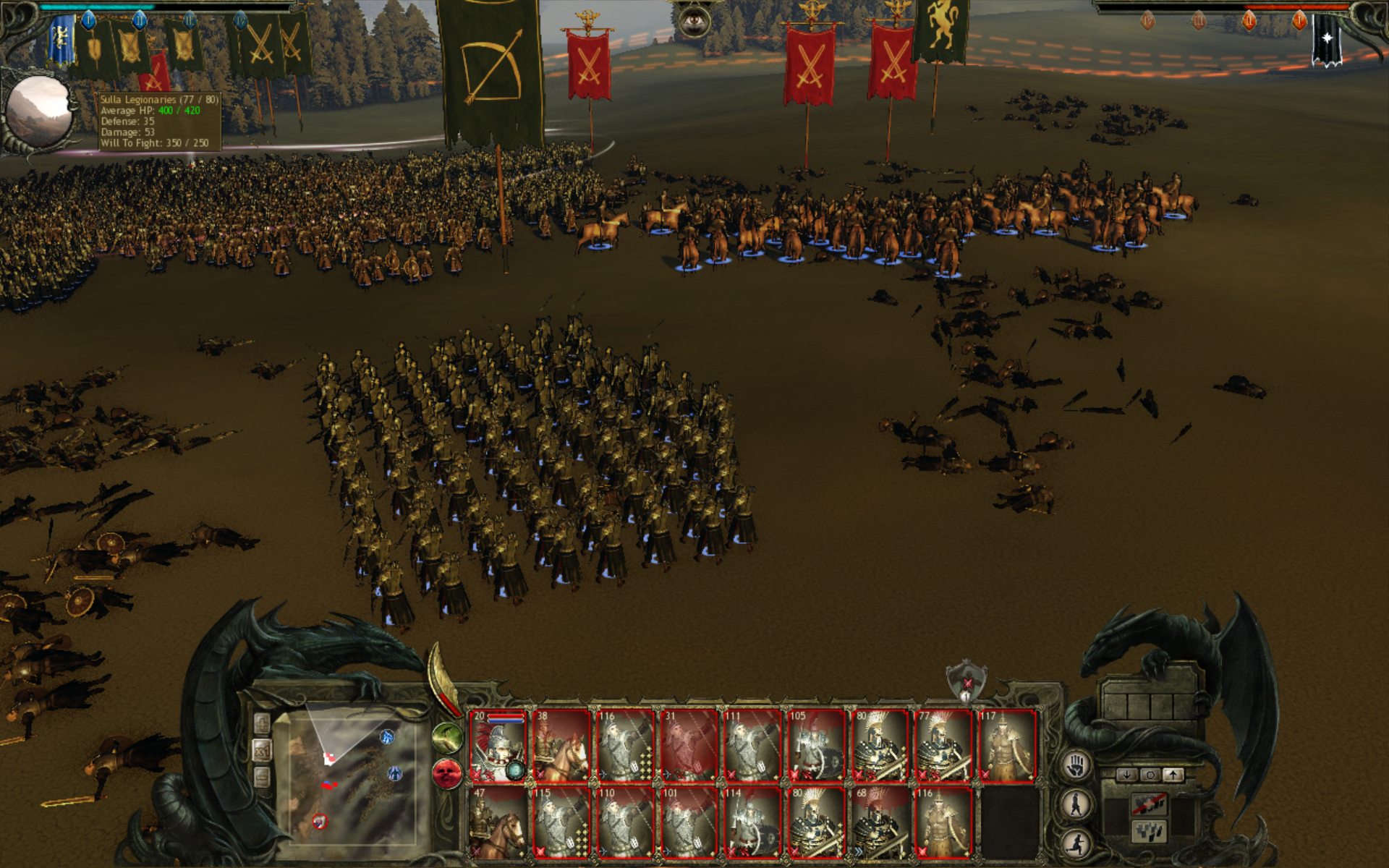Screen dimensions: 1389x868
Task: Increase game speed with the plus button
Action: point(262,723)
